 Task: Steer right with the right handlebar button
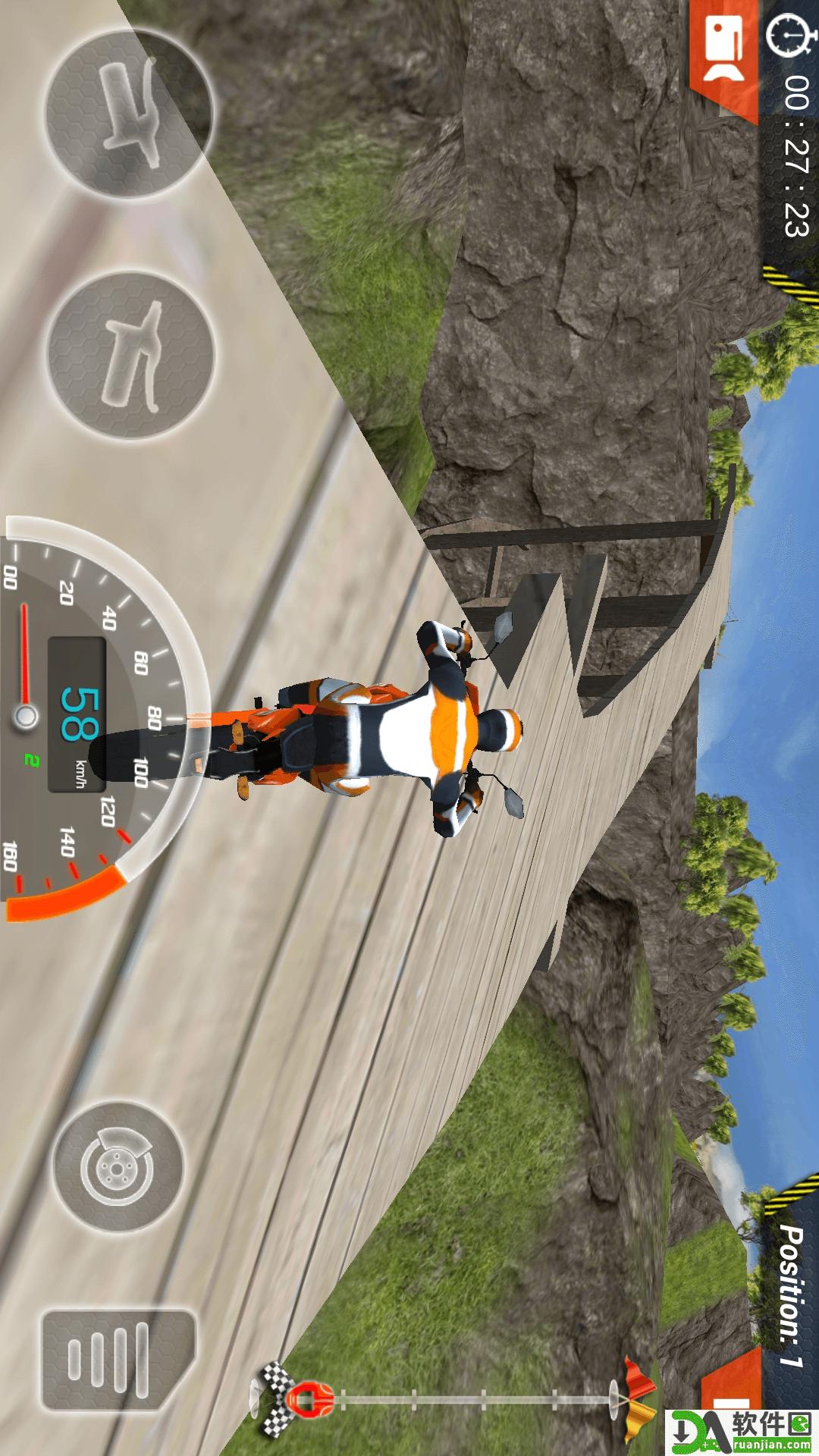[x=130, y=353]
